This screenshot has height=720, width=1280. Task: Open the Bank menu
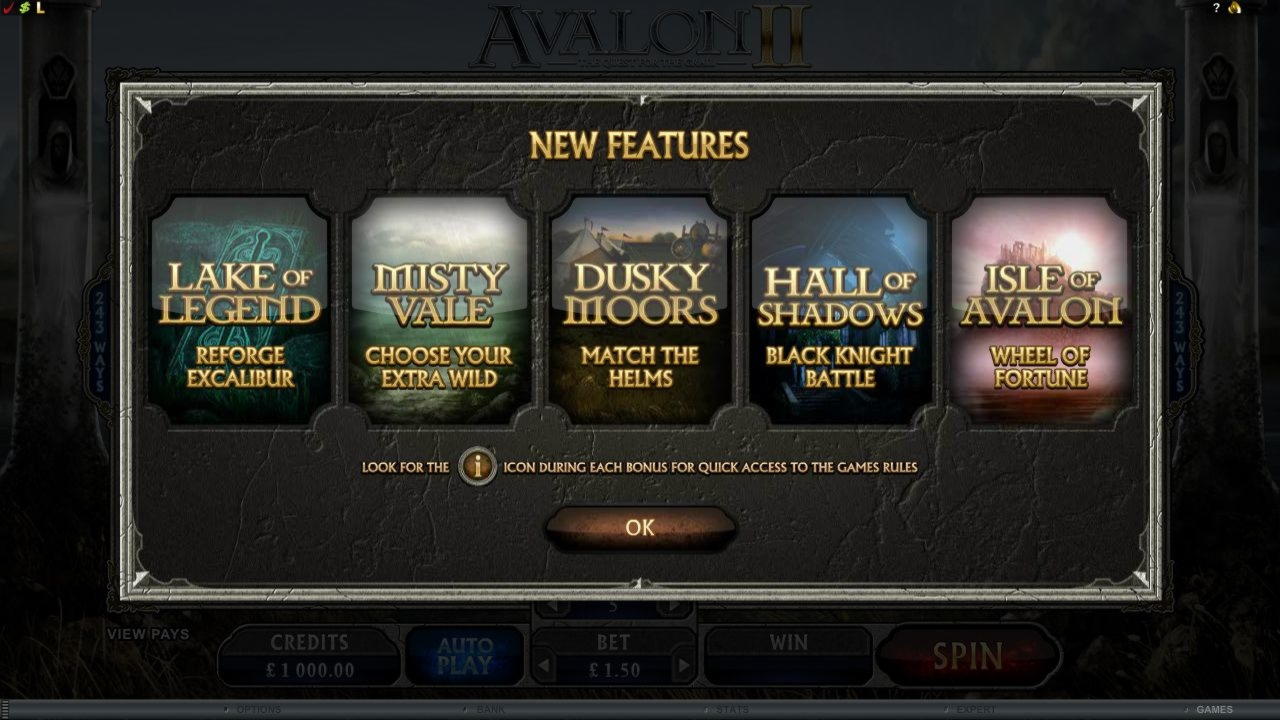click(492, 709)
